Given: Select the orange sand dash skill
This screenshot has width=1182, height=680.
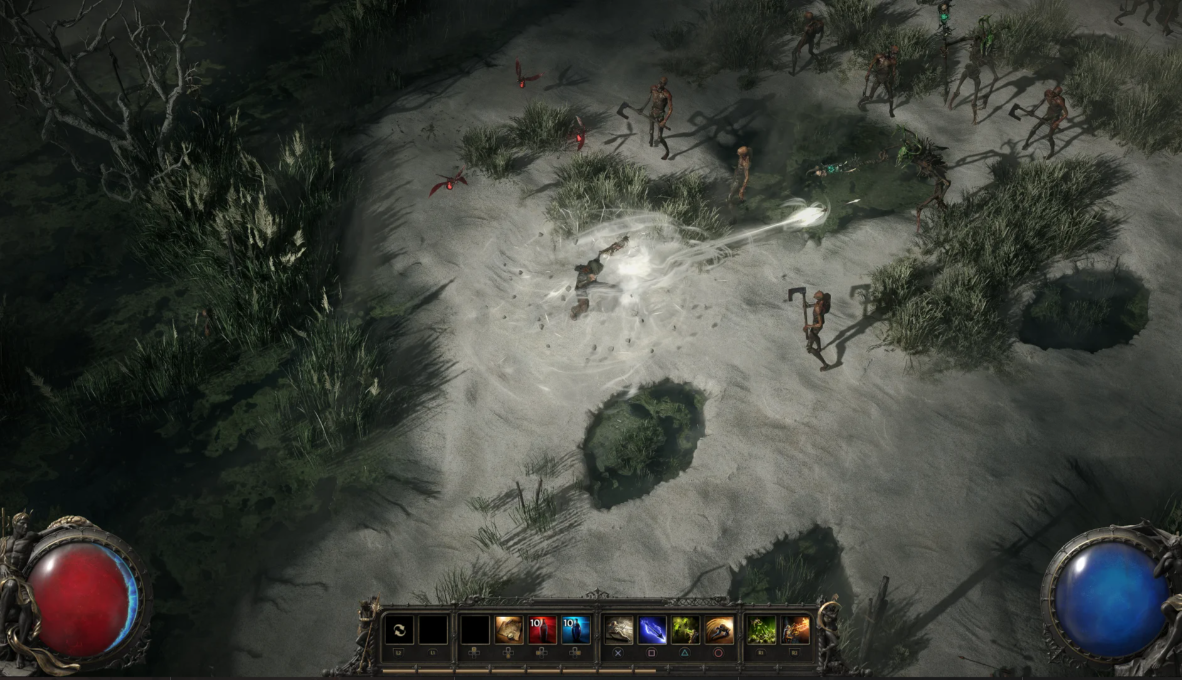Looking at the screenshot, I should coord(719,629).
